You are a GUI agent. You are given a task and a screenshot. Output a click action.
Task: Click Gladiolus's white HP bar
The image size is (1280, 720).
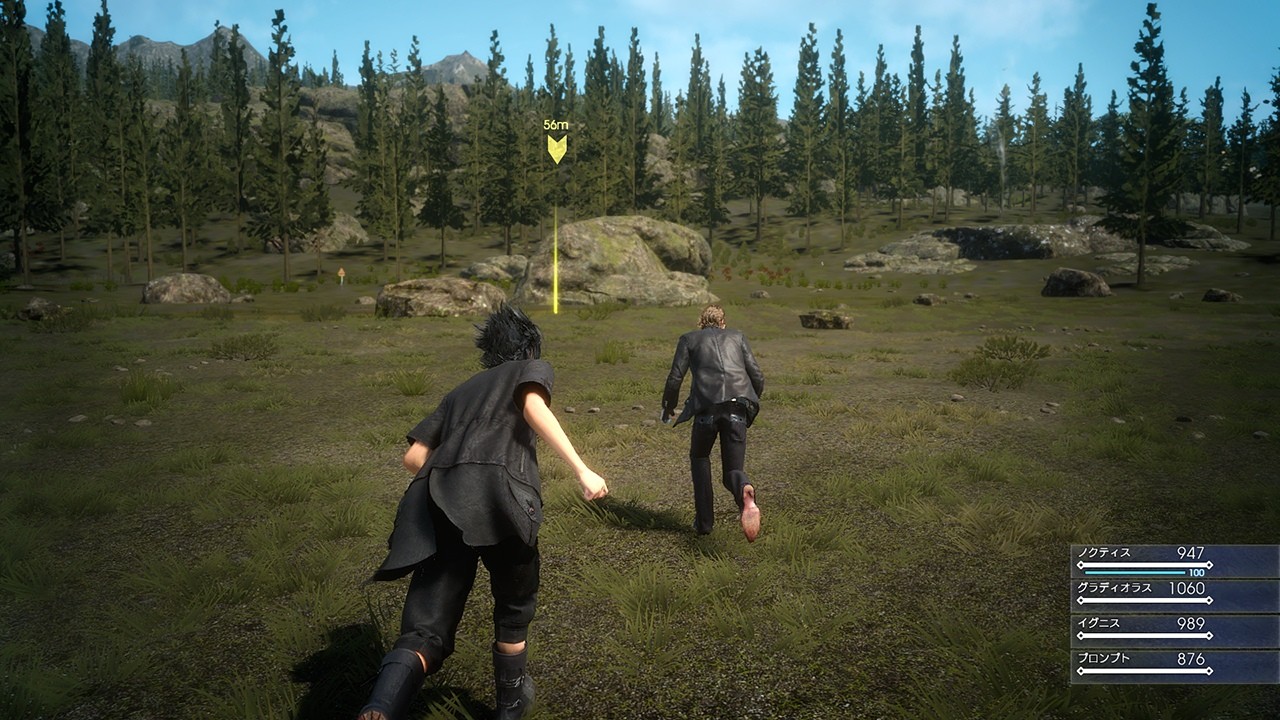pos(1145,600)
